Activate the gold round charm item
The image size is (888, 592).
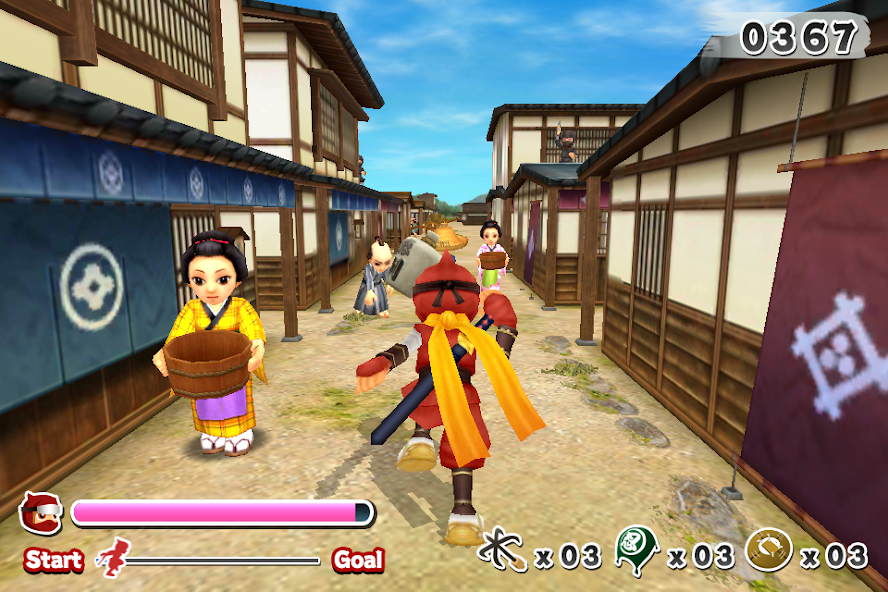pos(769,549)
